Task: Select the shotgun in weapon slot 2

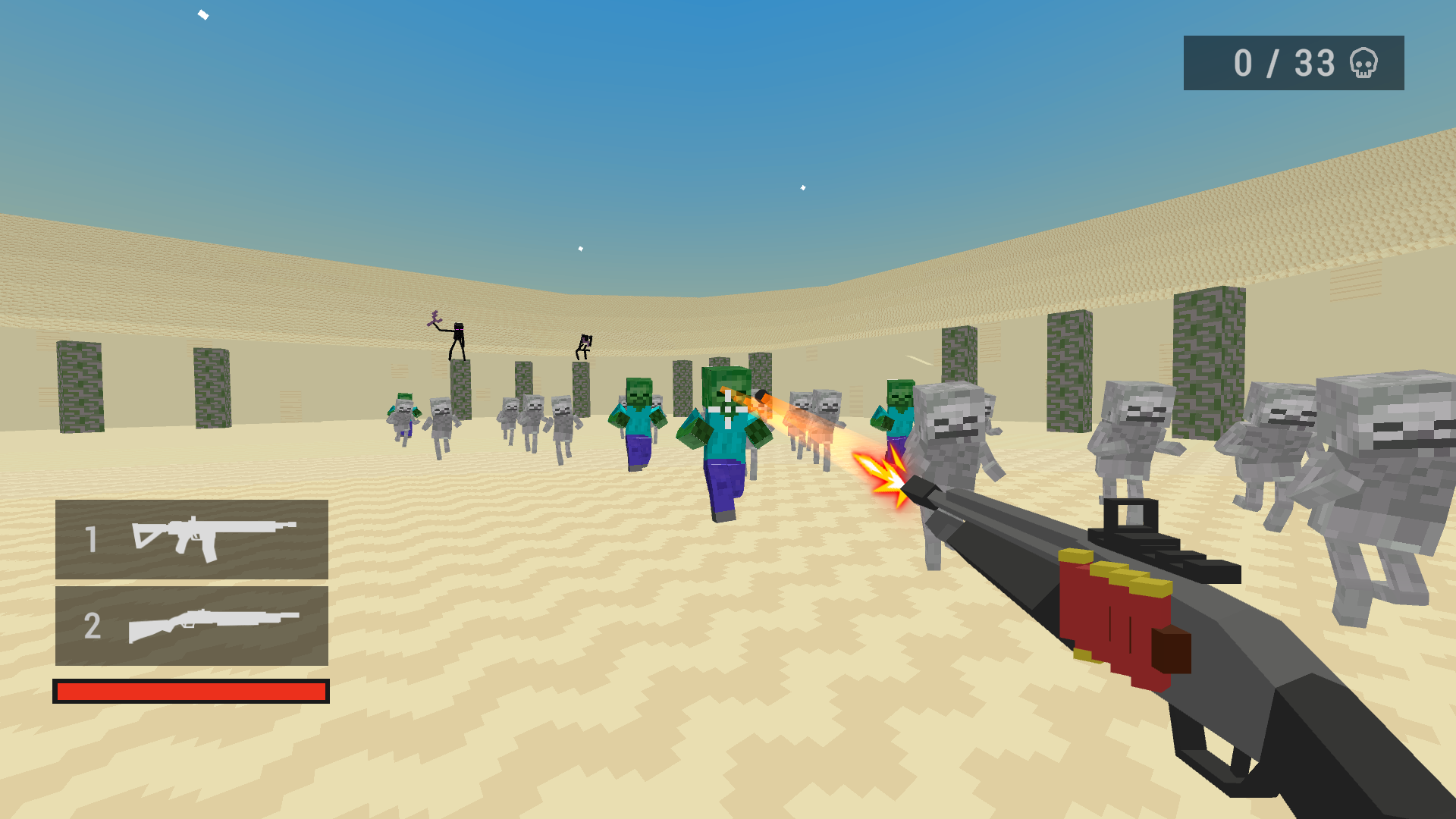Action: point(212,626)
